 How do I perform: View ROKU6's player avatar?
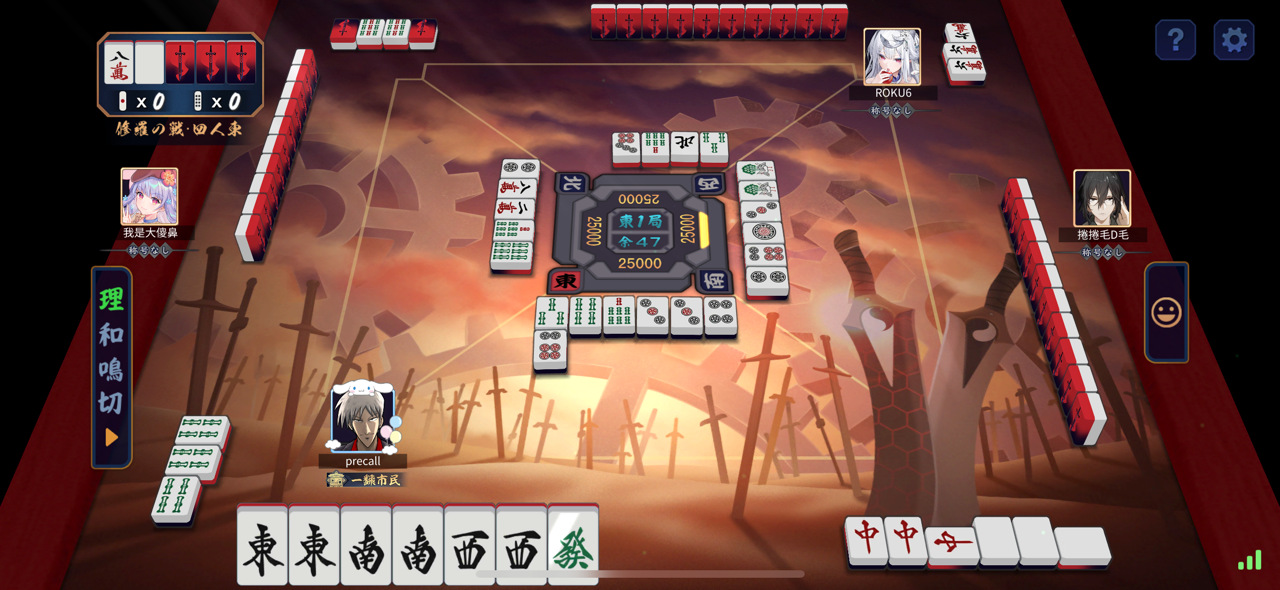[x=891, y=57]
